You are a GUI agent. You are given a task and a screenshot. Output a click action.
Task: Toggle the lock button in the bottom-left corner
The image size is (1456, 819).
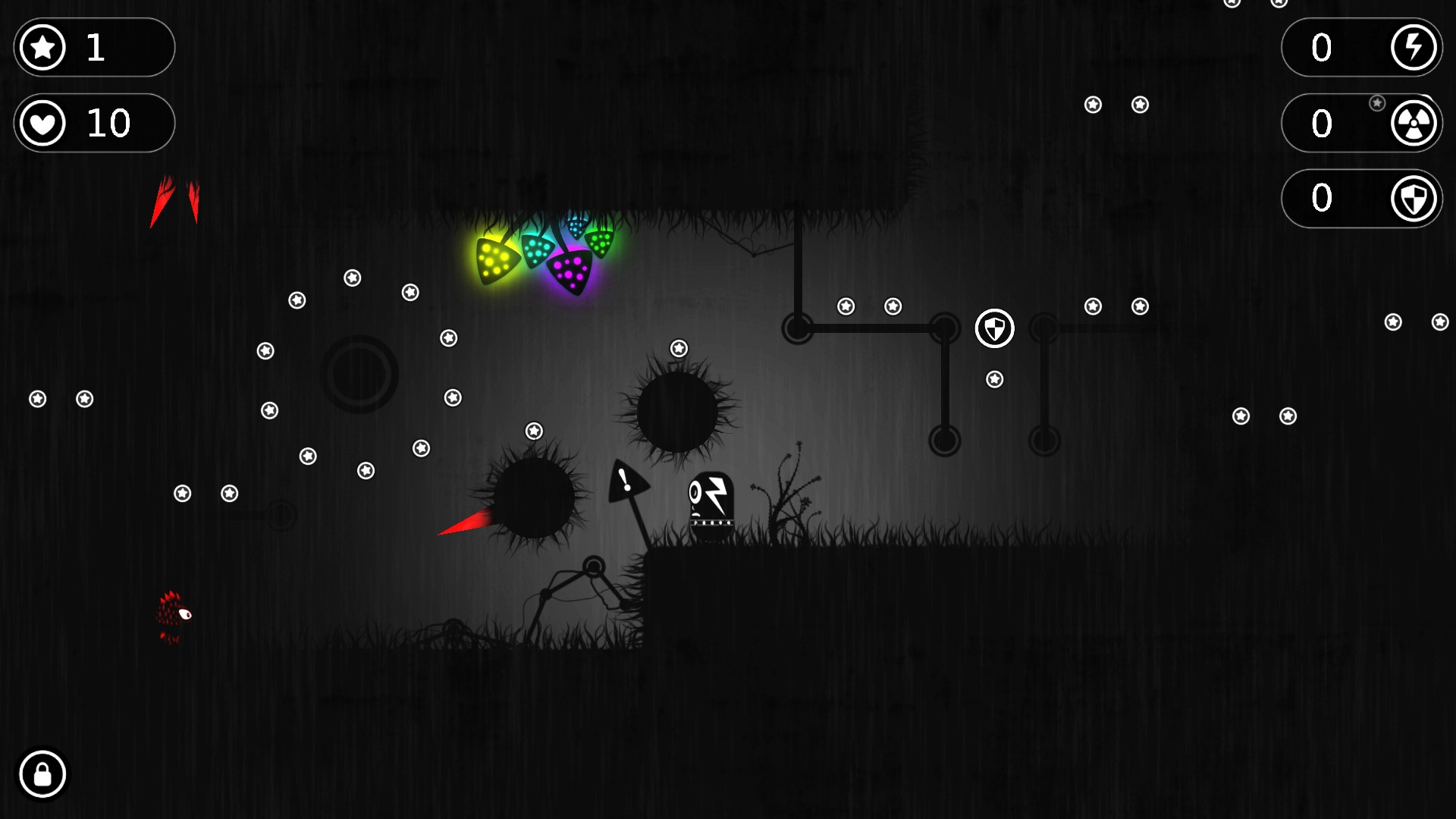(x=42, y=774)
